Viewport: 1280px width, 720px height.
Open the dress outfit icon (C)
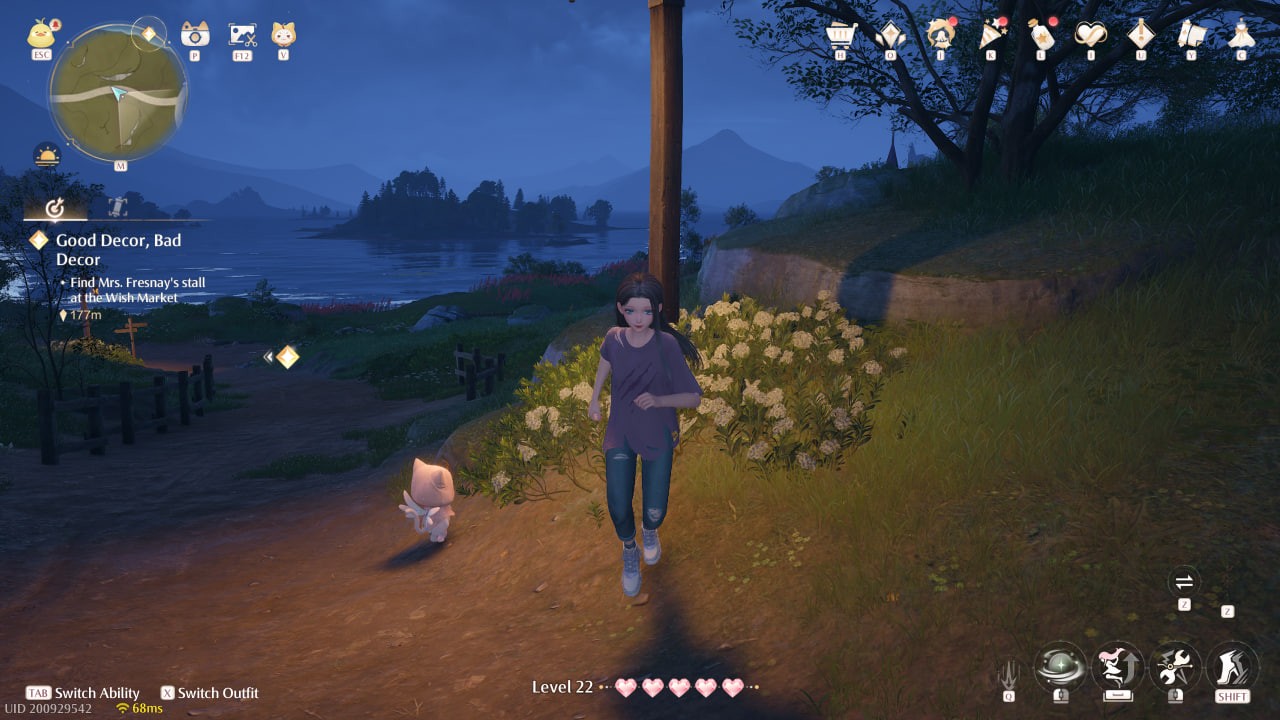coord(1240,35)
